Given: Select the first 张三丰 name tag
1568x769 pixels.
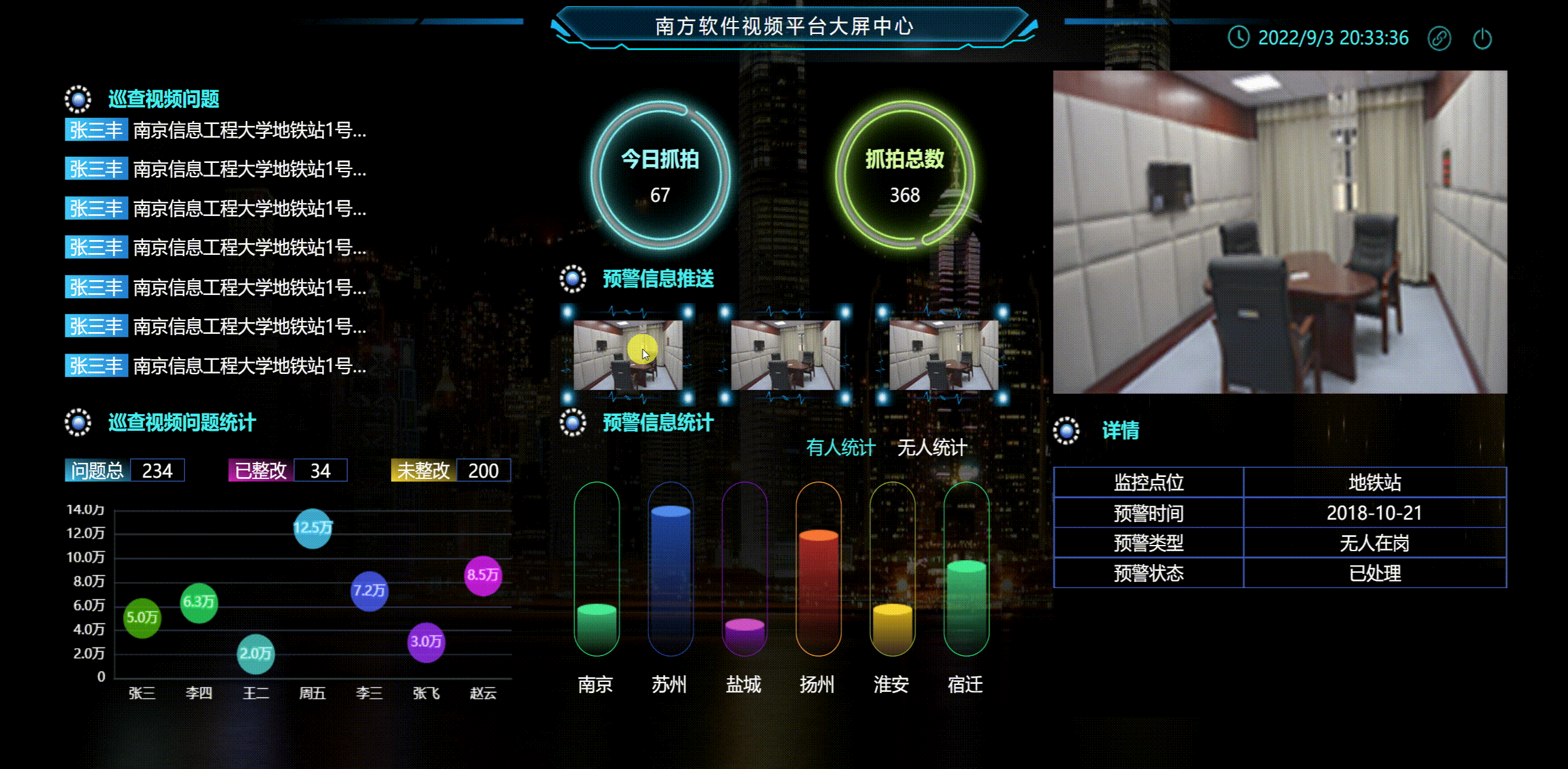Looking at the screenshot, I should pos(96,130).
